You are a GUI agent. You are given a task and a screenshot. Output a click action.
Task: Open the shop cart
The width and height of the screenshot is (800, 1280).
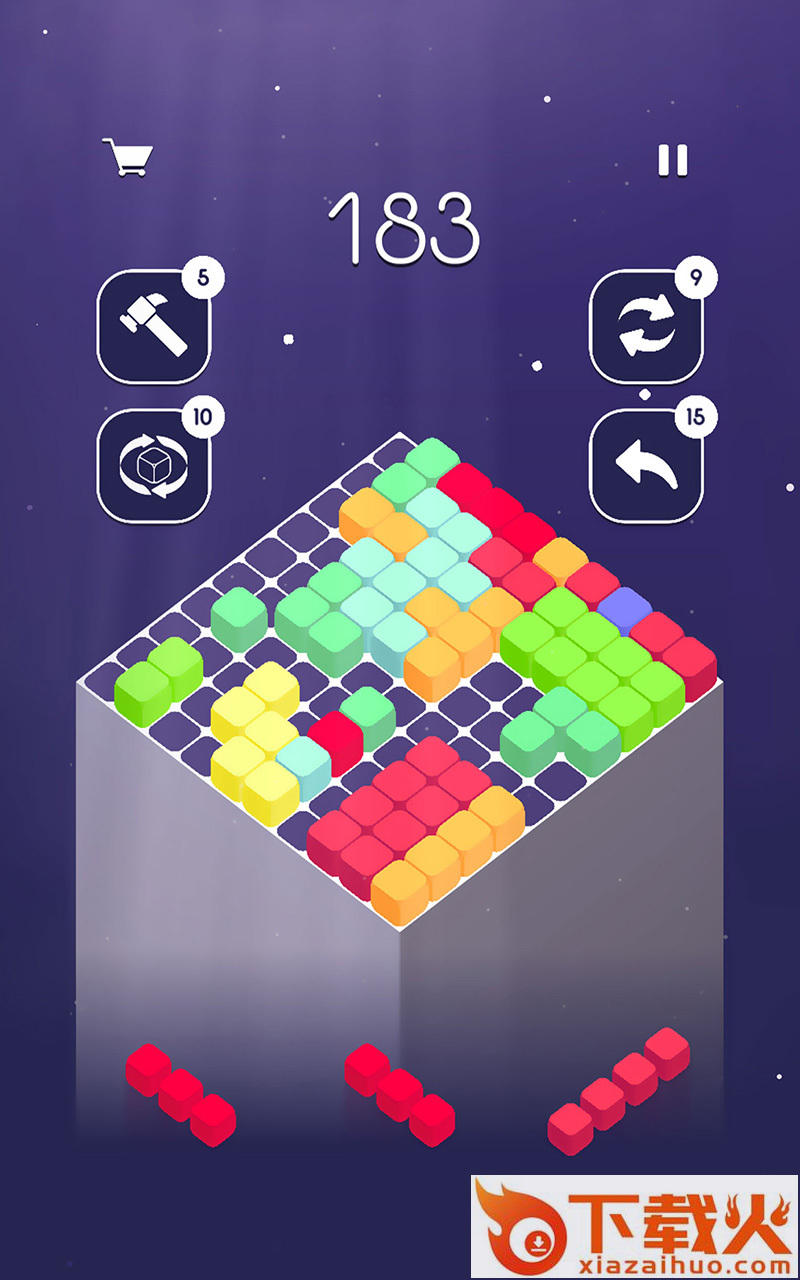pos(127,157)
